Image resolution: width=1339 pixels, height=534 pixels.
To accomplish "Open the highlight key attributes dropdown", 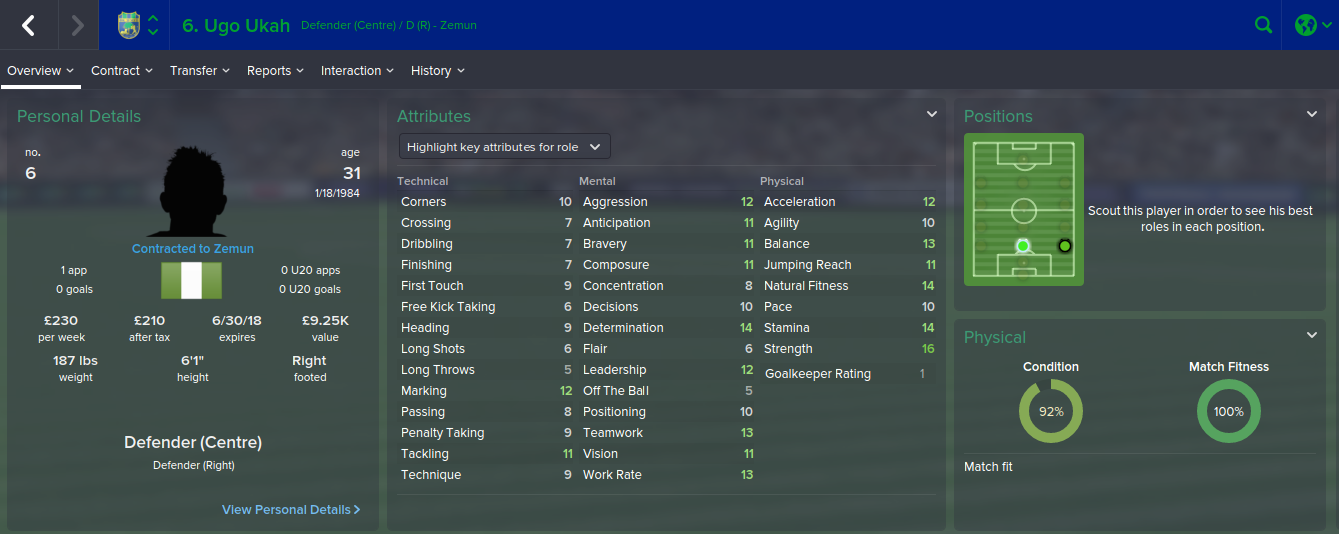I will pyautogui.click(x=504, y=147).
